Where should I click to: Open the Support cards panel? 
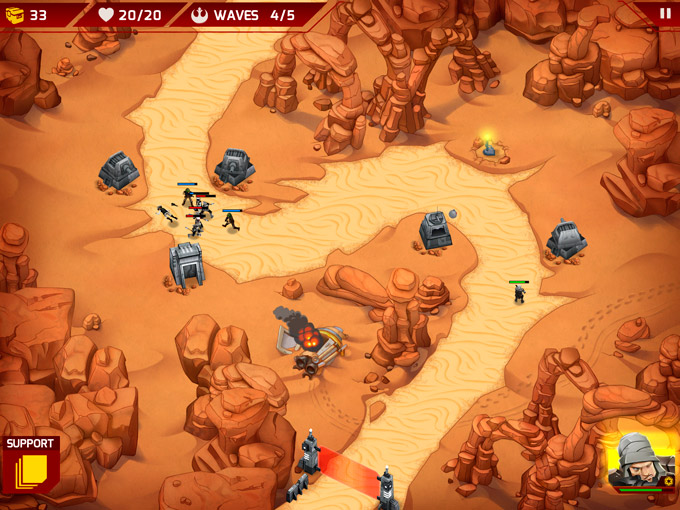pyautogui.click(x=31, y=464)
